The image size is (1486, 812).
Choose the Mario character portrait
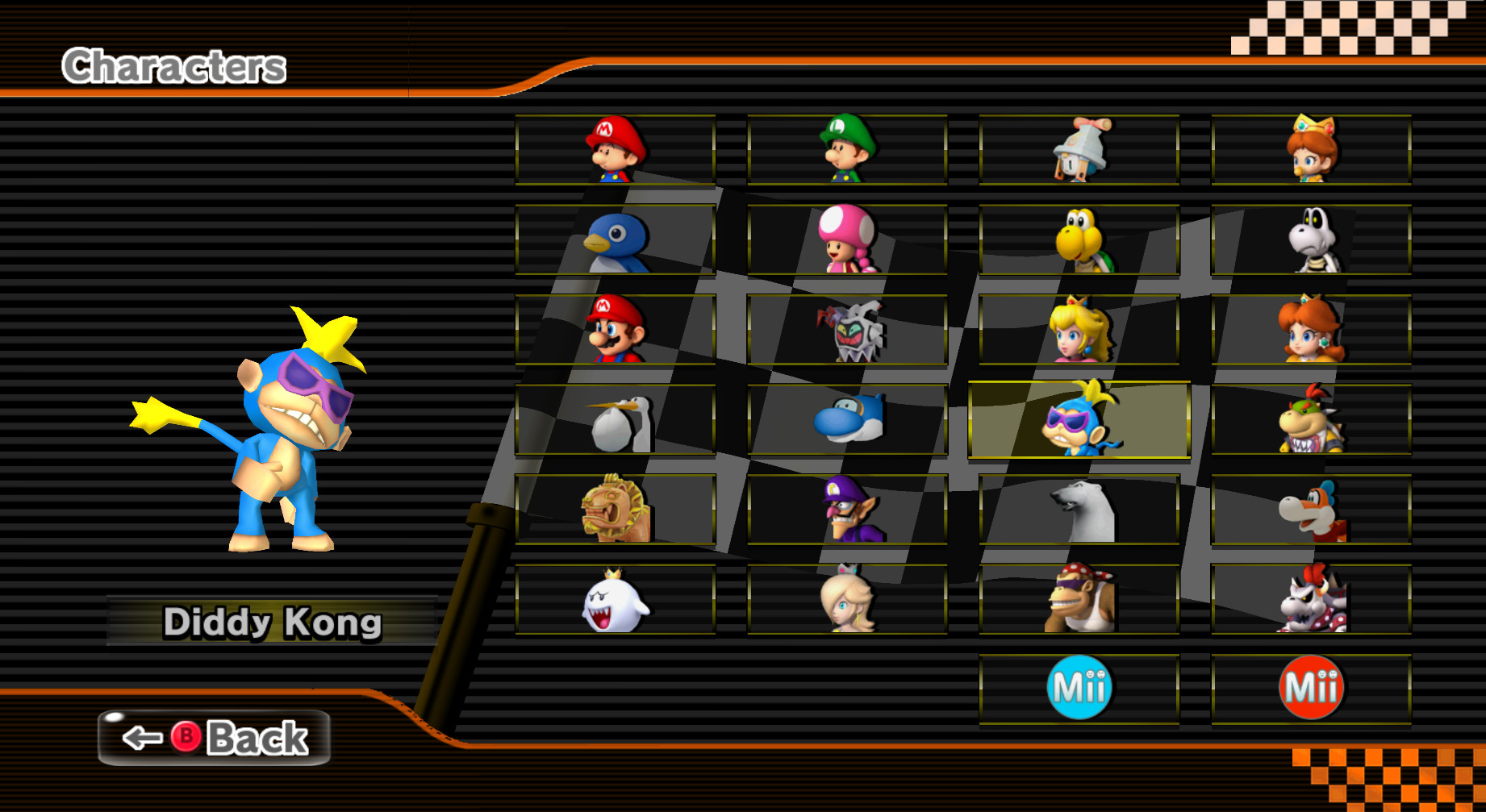614,333
